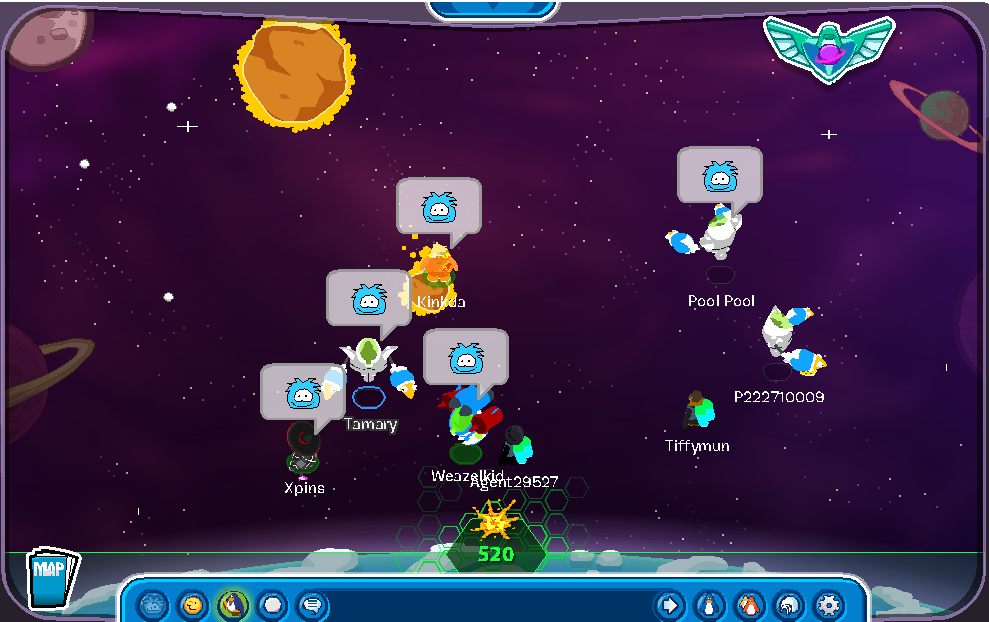Select the penguin named Tiffymun

(699, 411)
